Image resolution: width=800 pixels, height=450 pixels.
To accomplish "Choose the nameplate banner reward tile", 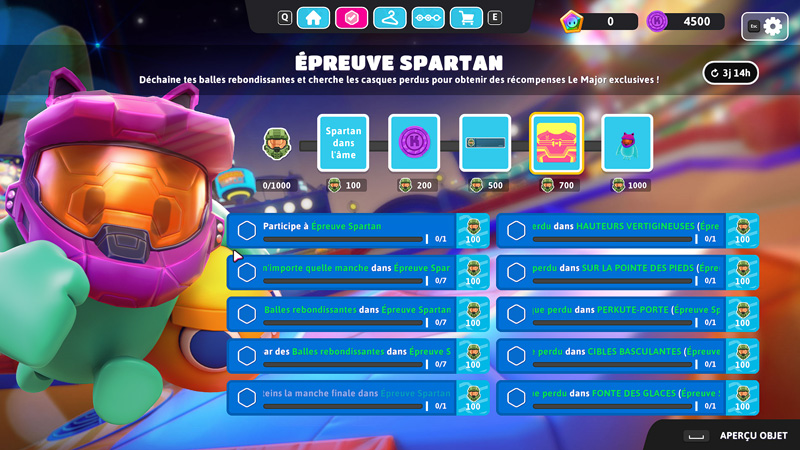I will pyautogui.click(x=485, y=144).
